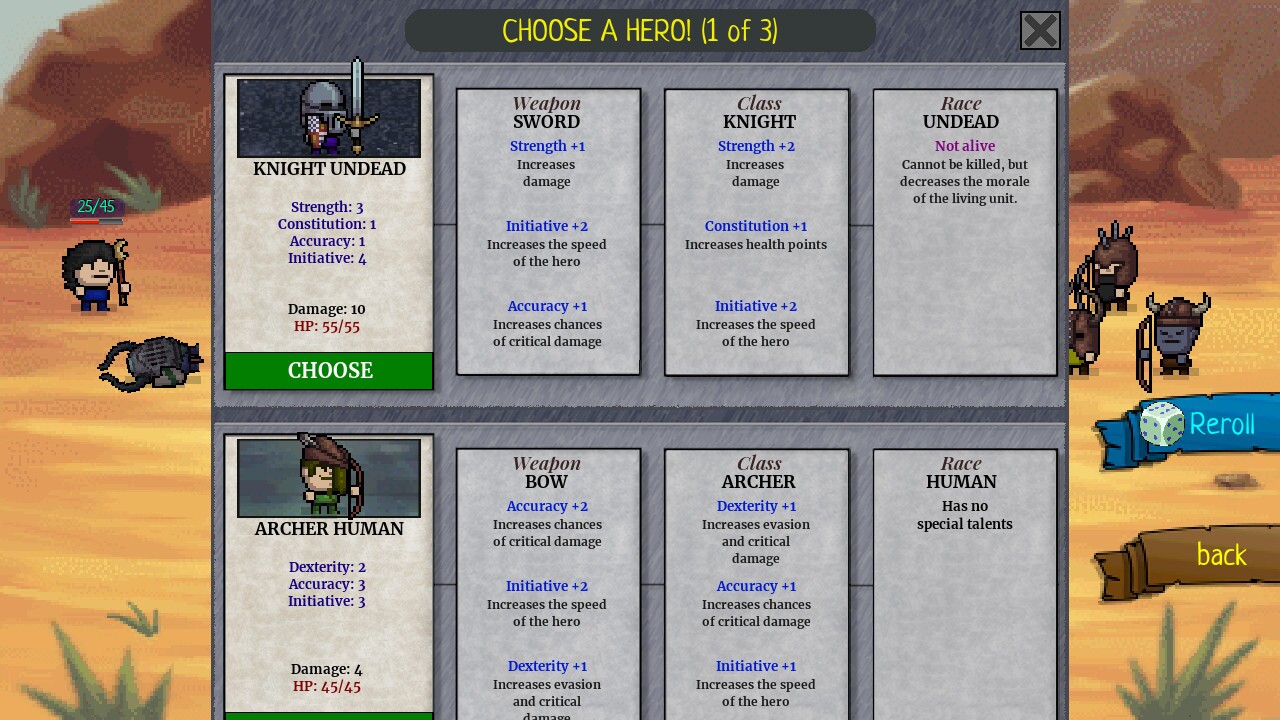Click the Reroll banner to reroll heroes
The height and width of the screenshot is (720, 1280).
pos(1221,424)
